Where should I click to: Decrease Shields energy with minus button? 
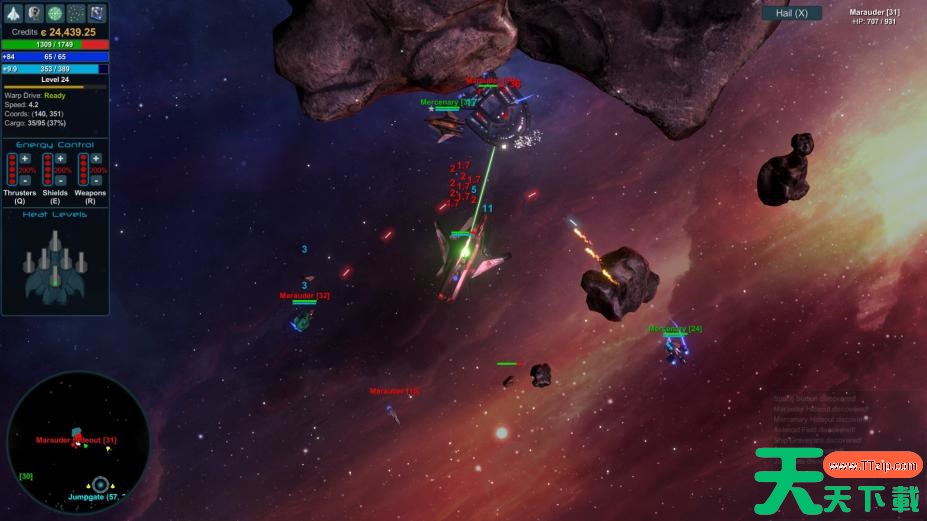click(61, 181)
